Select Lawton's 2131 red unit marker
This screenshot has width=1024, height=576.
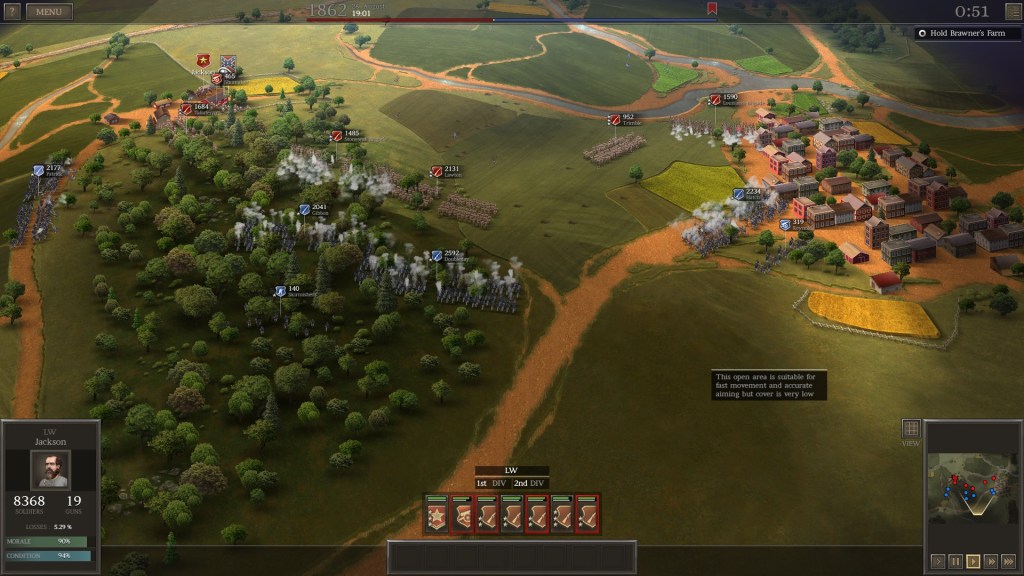(x=436, y=172)
